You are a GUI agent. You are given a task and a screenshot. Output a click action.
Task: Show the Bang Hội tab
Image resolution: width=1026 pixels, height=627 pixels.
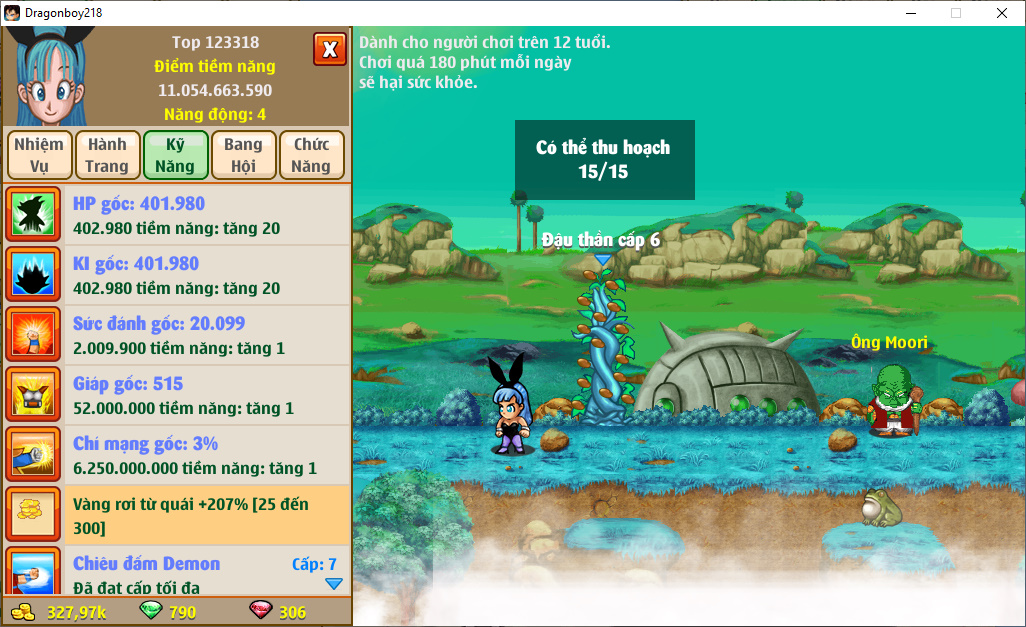(243, 155)
